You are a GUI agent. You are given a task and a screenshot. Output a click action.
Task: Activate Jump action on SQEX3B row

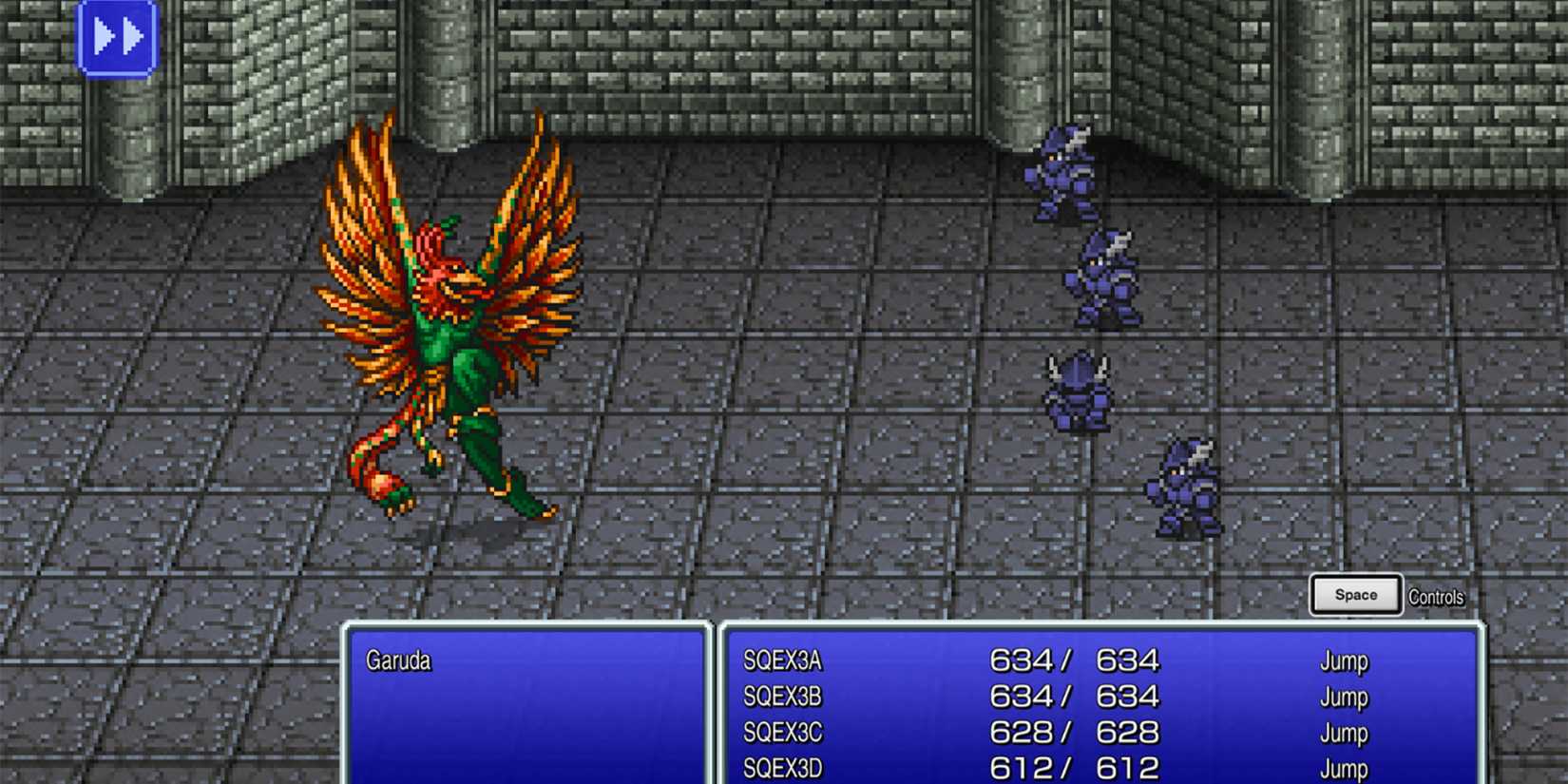(x=1346, y=697)
